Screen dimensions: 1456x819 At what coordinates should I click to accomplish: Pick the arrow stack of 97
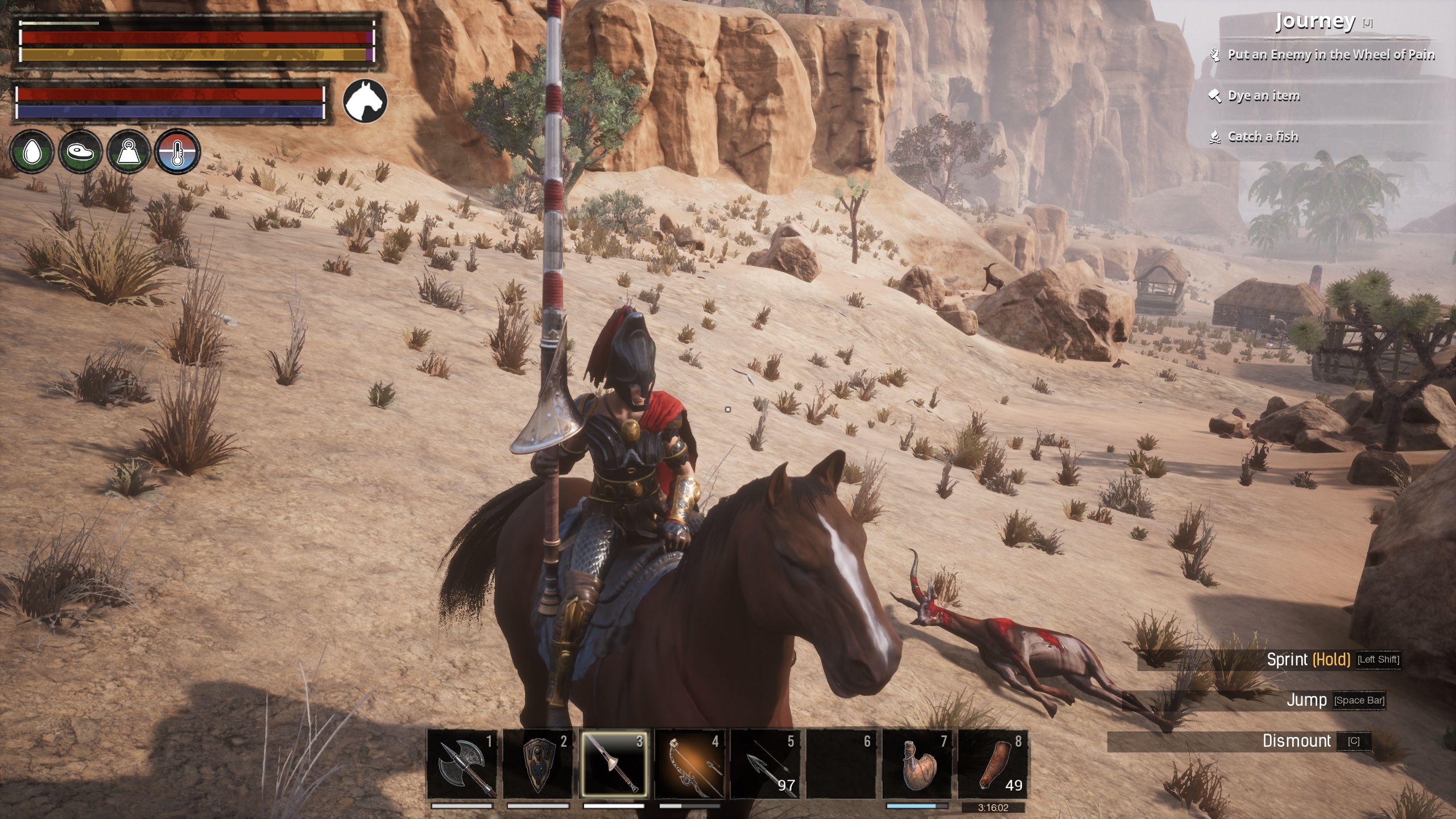click(x=766, y=764)
